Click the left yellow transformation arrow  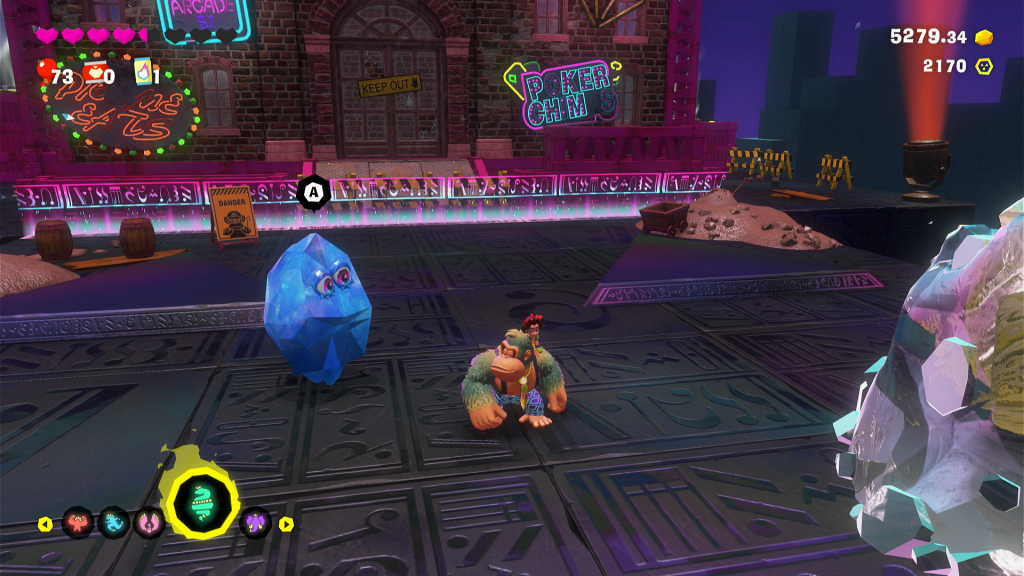(45, 523)
